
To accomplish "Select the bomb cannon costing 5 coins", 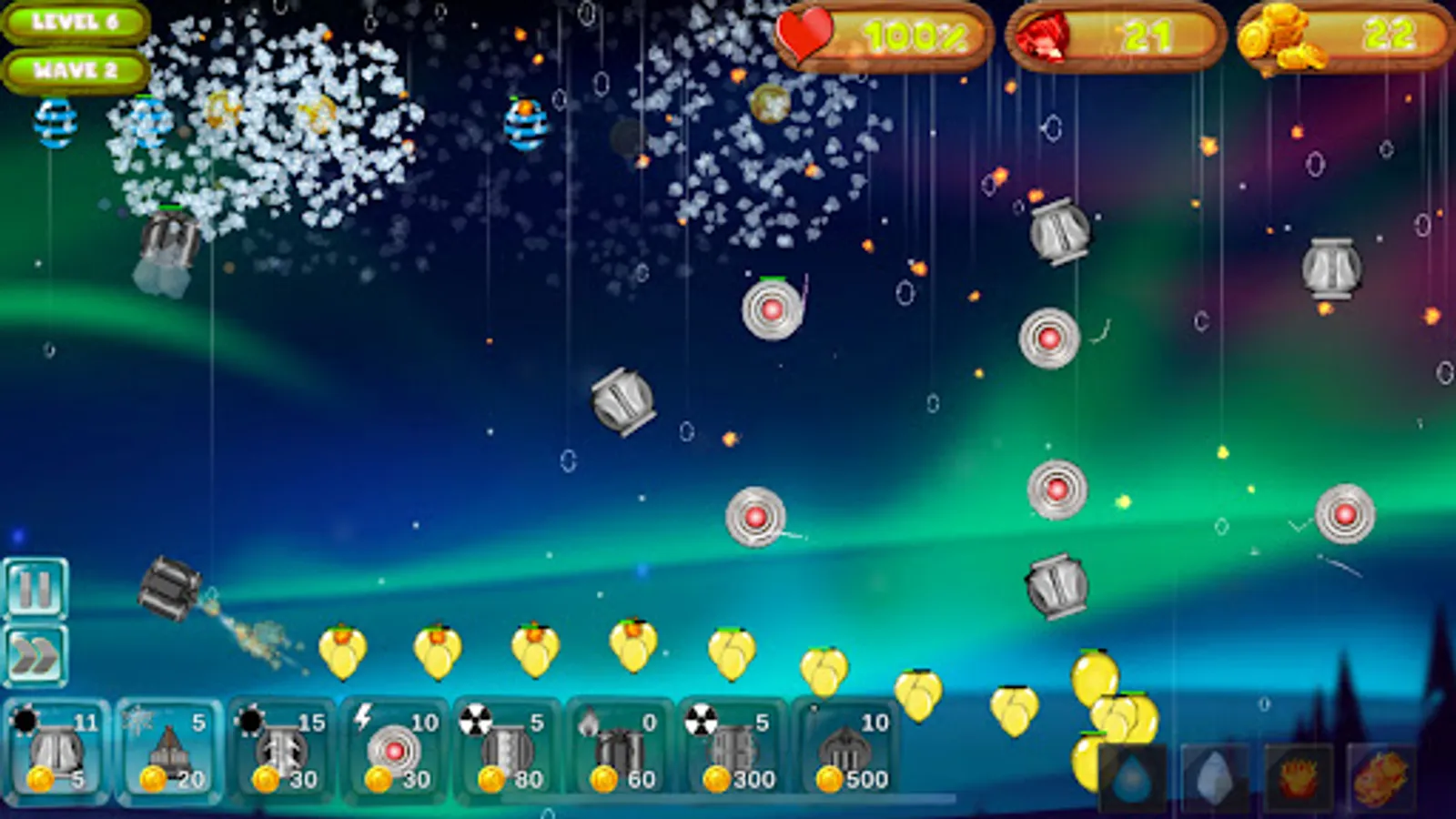I will point(55,755).
